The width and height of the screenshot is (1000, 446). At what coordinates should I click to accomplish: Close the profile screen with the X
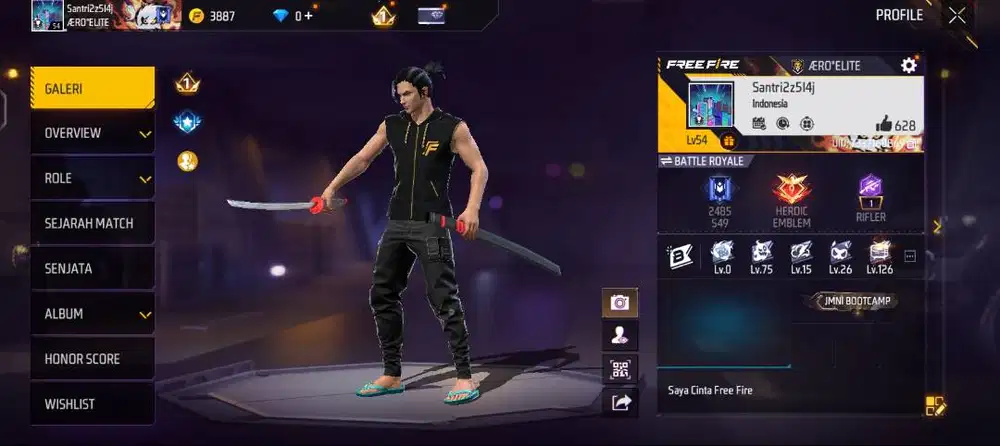pyautogui.click(x=957, y=15)
